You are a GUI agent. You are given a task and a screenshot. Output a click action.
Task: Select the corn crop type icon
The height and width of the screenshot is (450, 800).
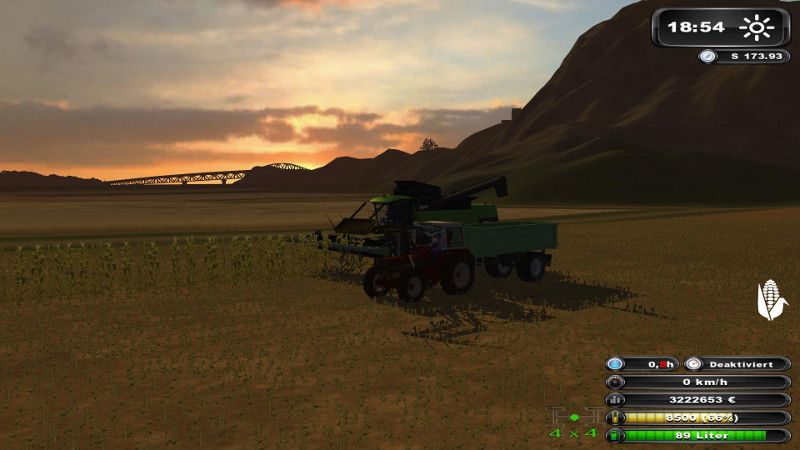click(x=770, y=299)
